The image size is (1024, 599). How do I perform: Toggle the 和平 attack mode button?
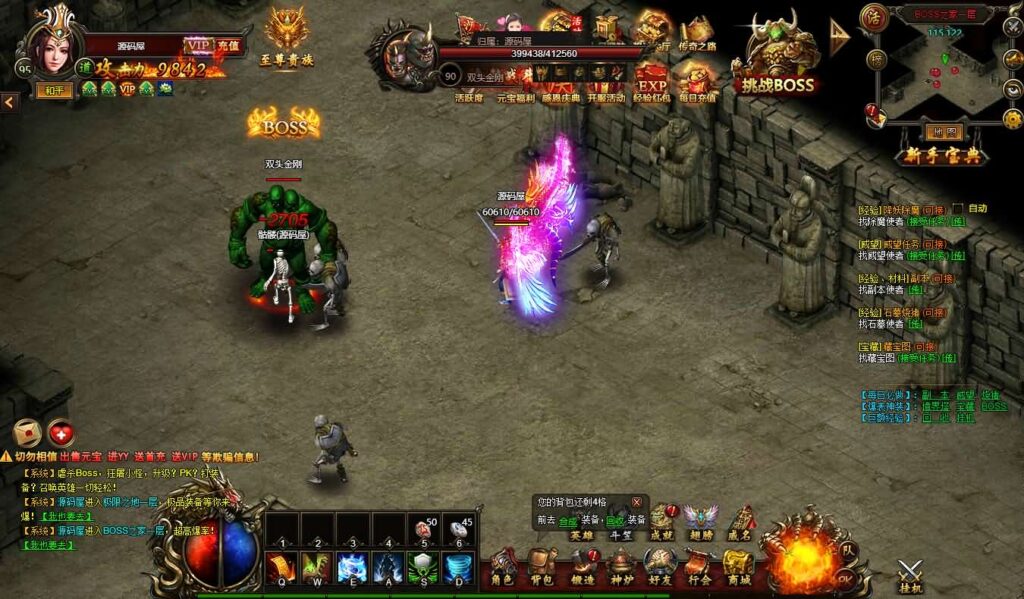(55, 90)
